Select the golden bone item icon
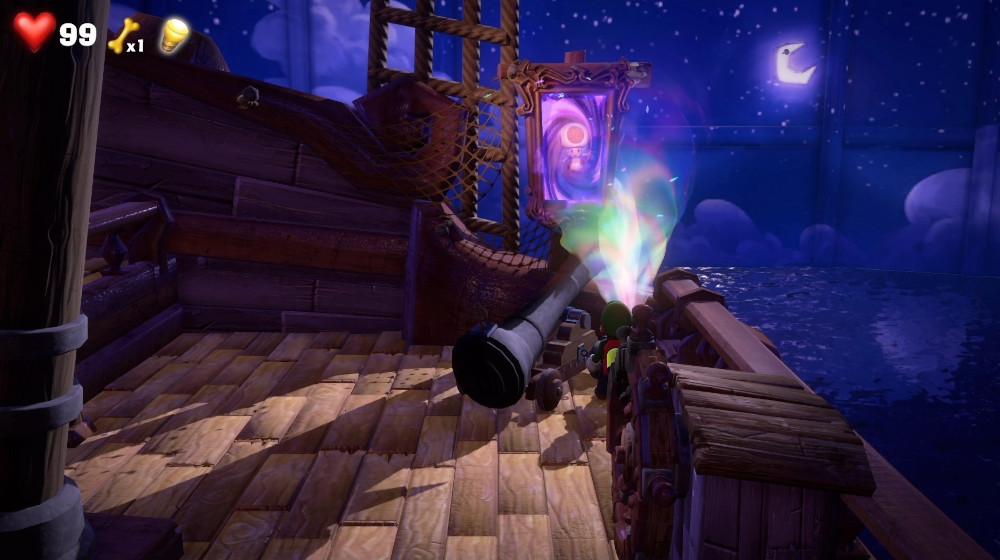Viewport: 1000px width, 560px height. (121, 35)
